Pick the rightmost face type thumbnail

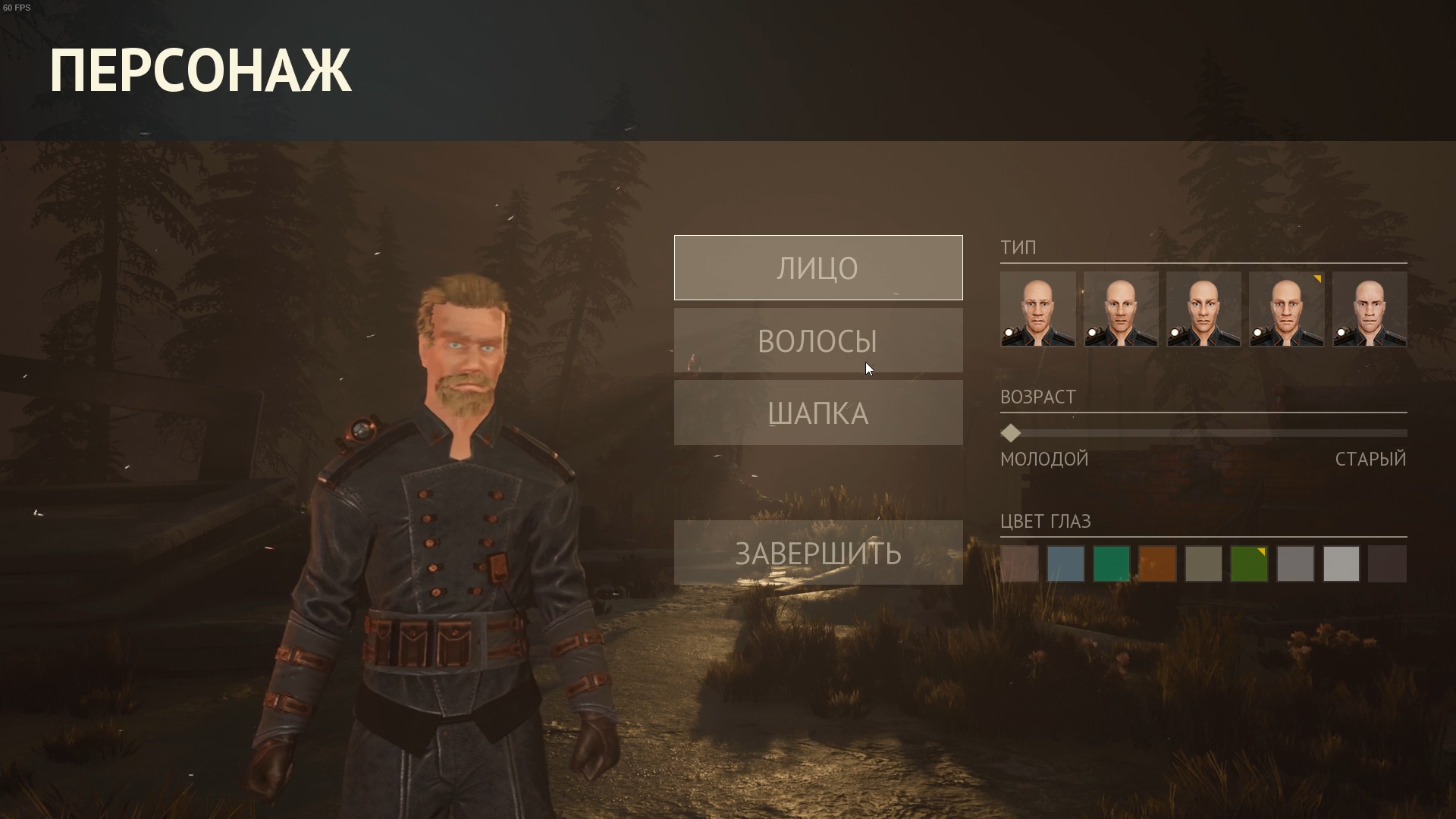pyautogui.click(x=1370, y=309)
